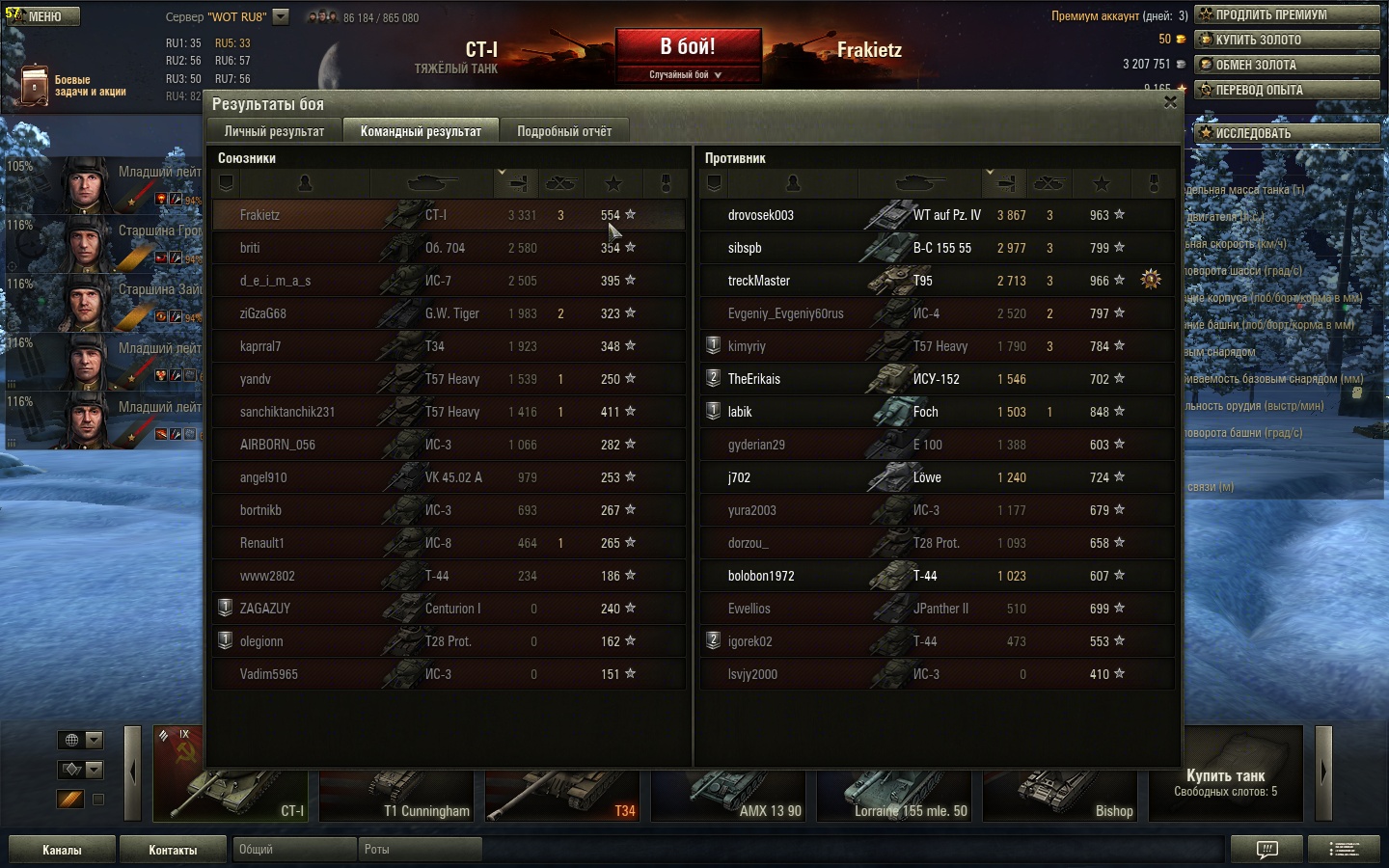1389x868 pixels.
Task: Select the AMX 13 90 tank
Action: pos(730,796)
